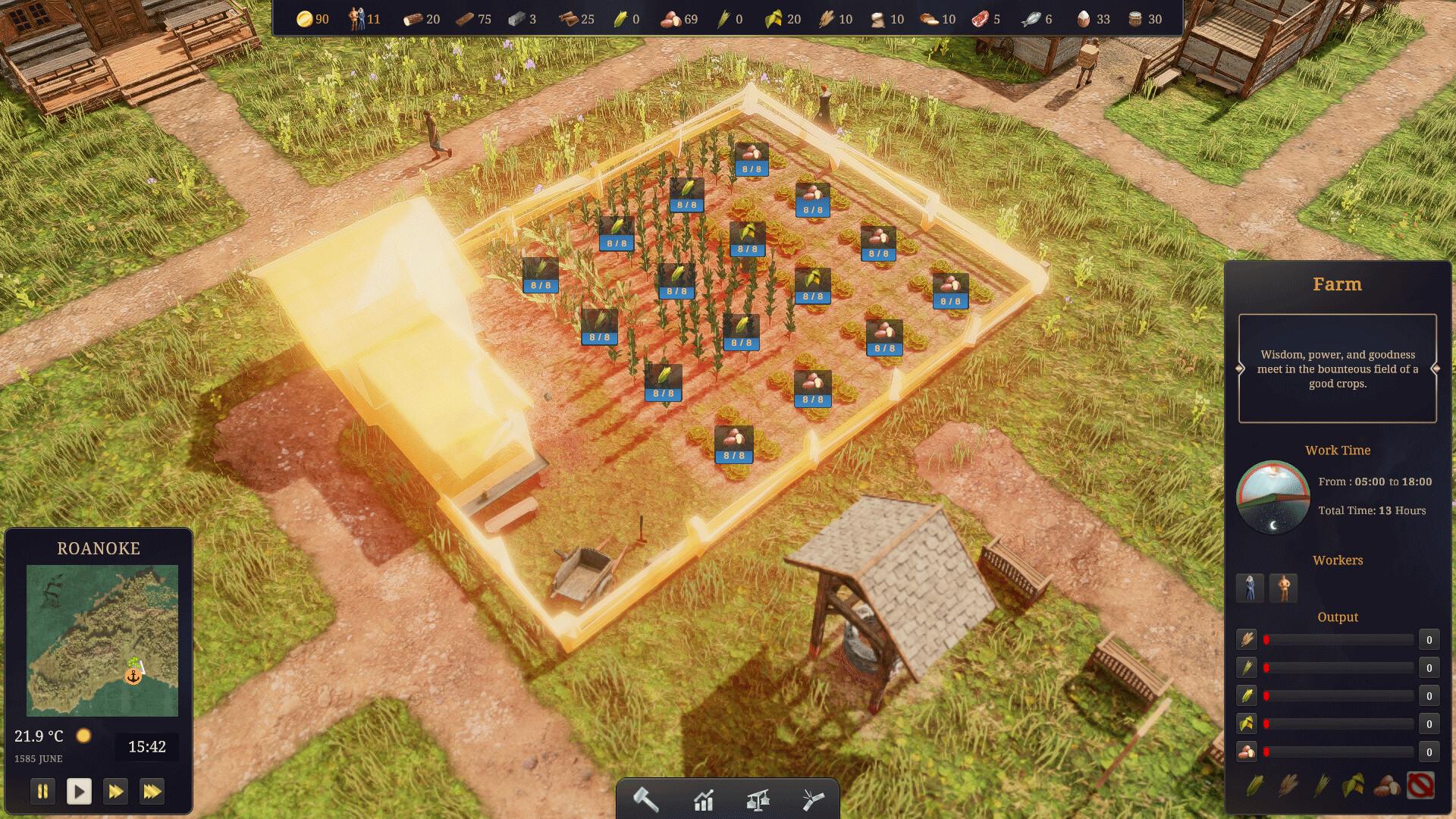The width and height of the screenshot is (1456, 819).
Task: Choose corn as the crop to plant
Action: click(x=1255, y=786)
